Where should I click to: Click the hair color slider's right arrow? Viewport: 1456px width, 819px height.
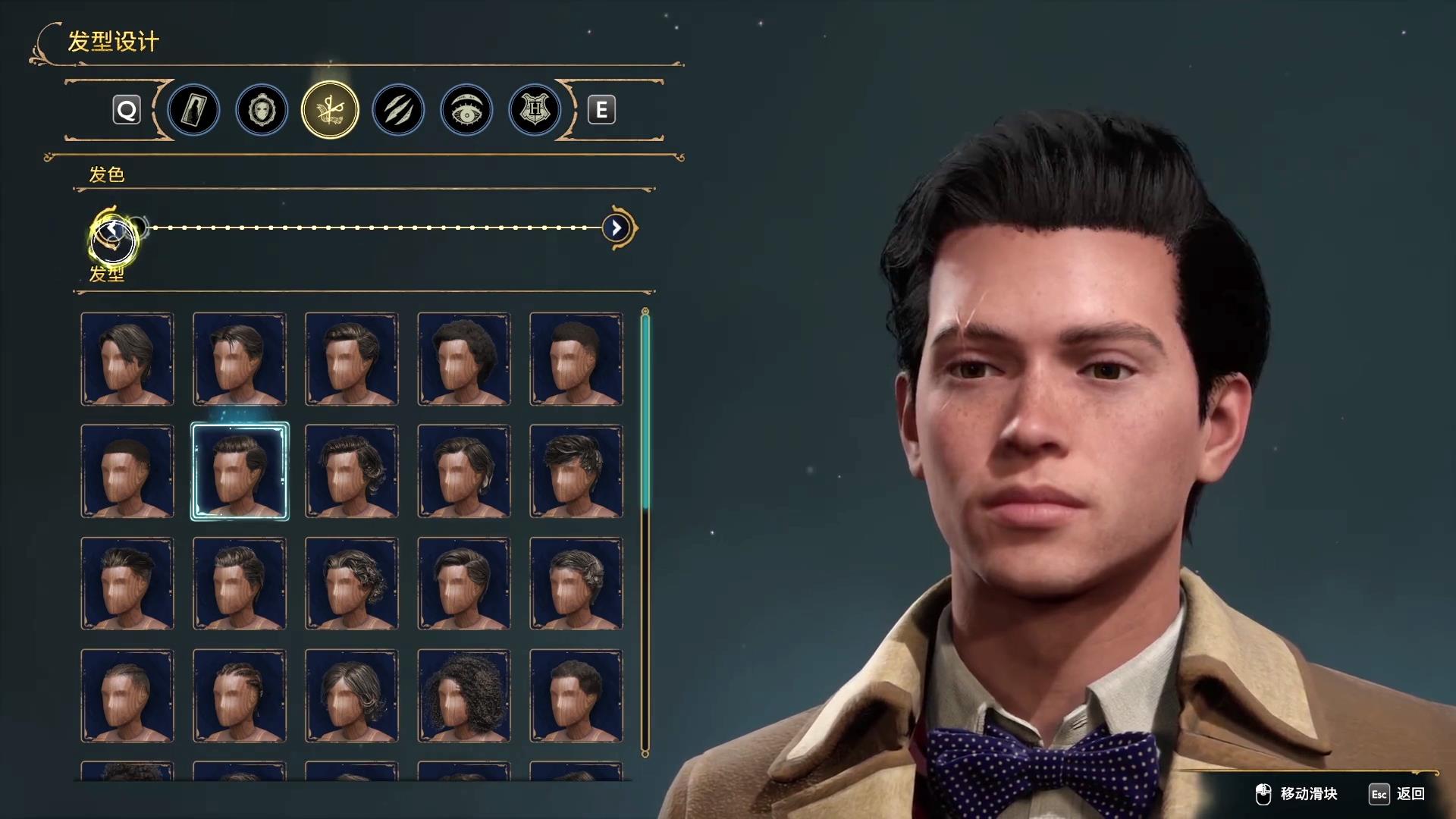(x=617, y=227)
